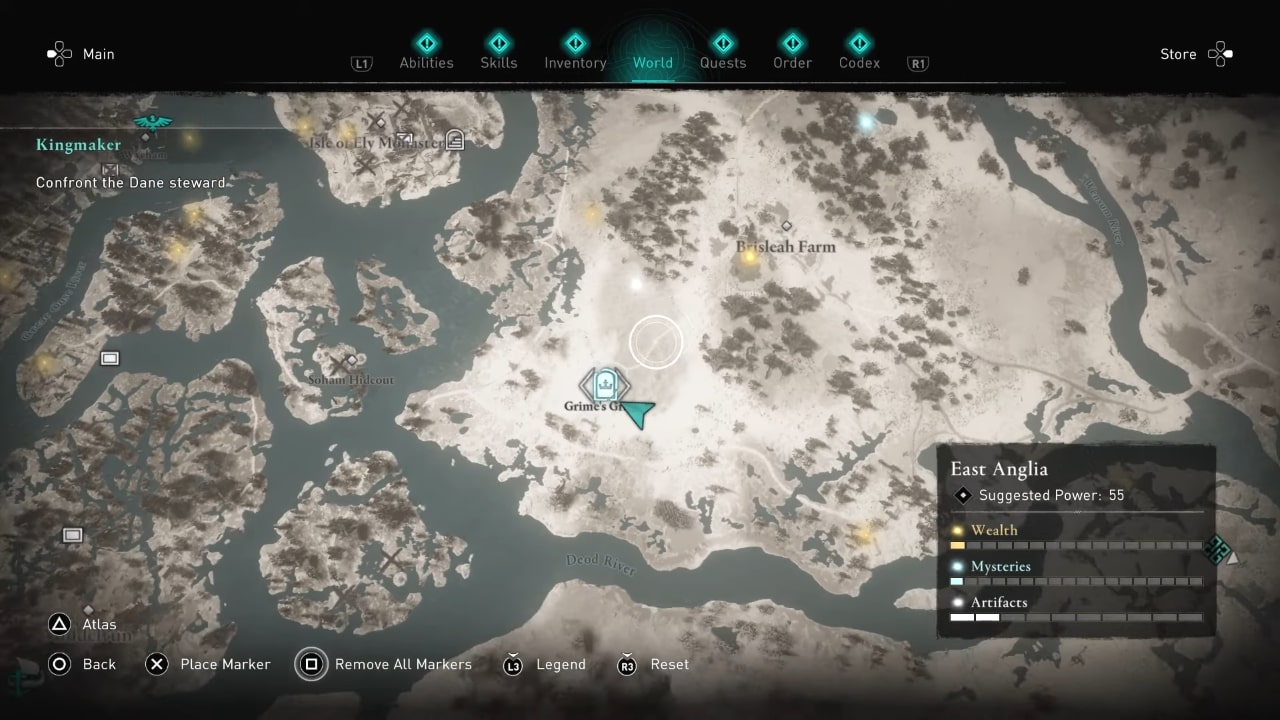This screenshot has height=720, width=1280.
Task: Open the Store page
Action: point(1178,54)
